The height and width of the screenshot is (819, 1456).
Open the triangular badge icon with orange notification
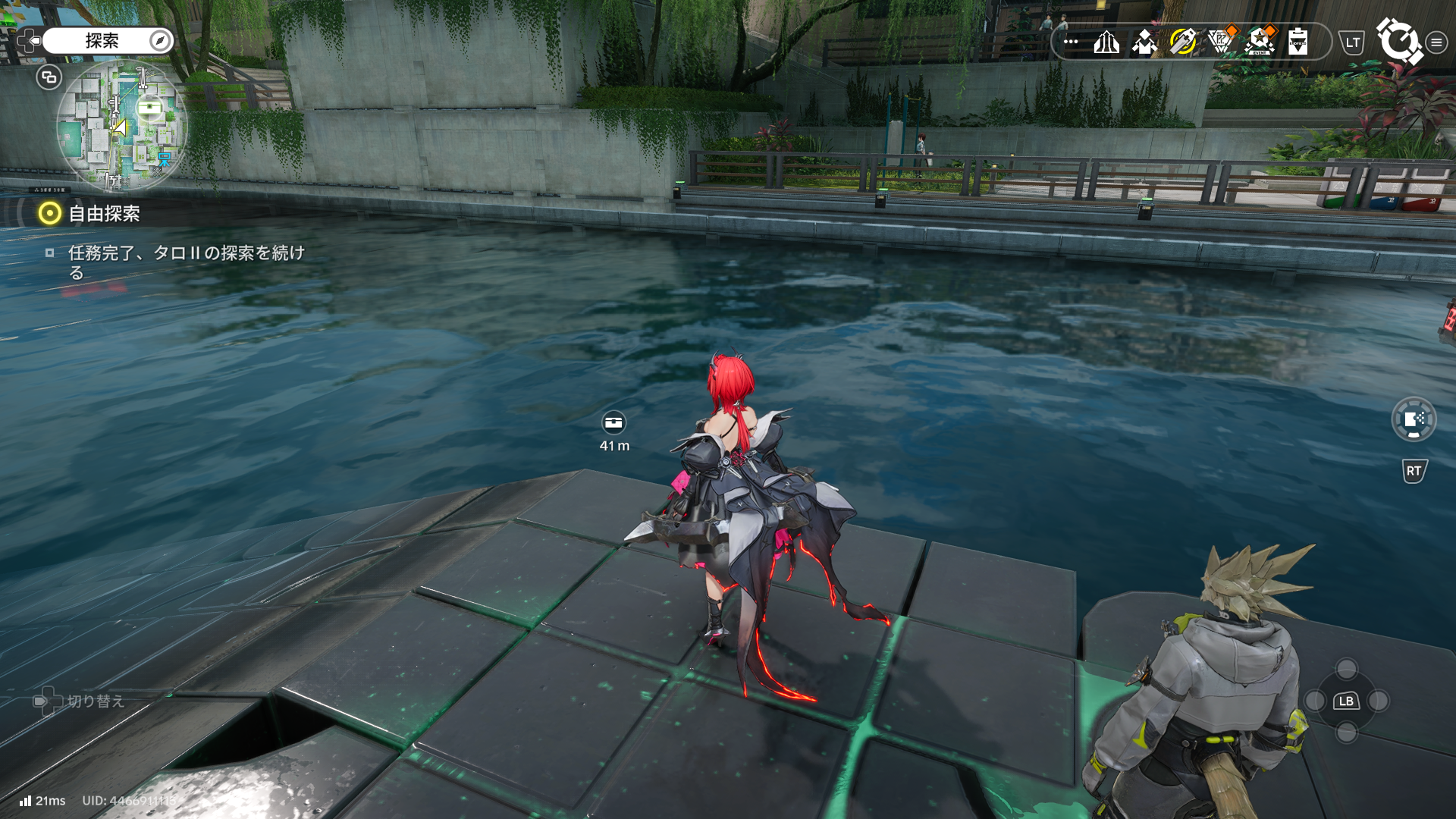1221,42
